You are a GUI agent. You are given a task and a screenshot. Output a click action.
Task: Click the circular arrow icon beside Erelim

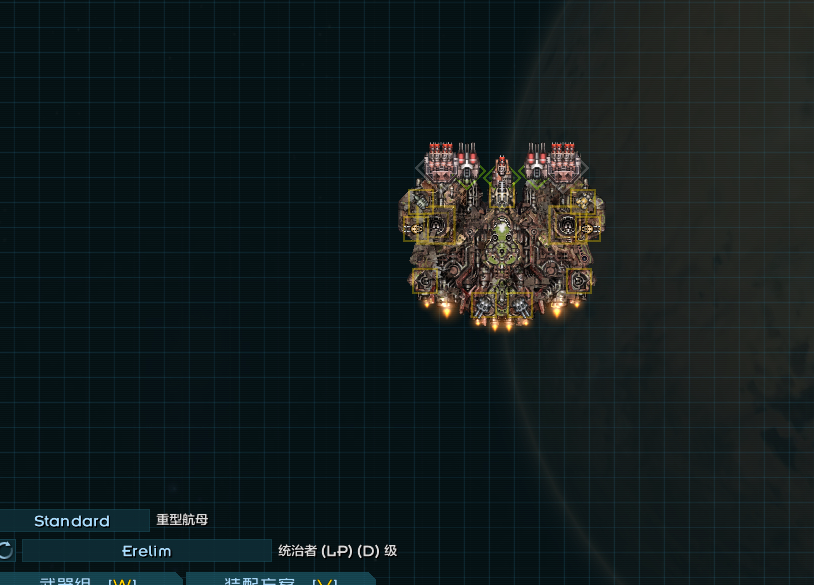pos(6,550)
